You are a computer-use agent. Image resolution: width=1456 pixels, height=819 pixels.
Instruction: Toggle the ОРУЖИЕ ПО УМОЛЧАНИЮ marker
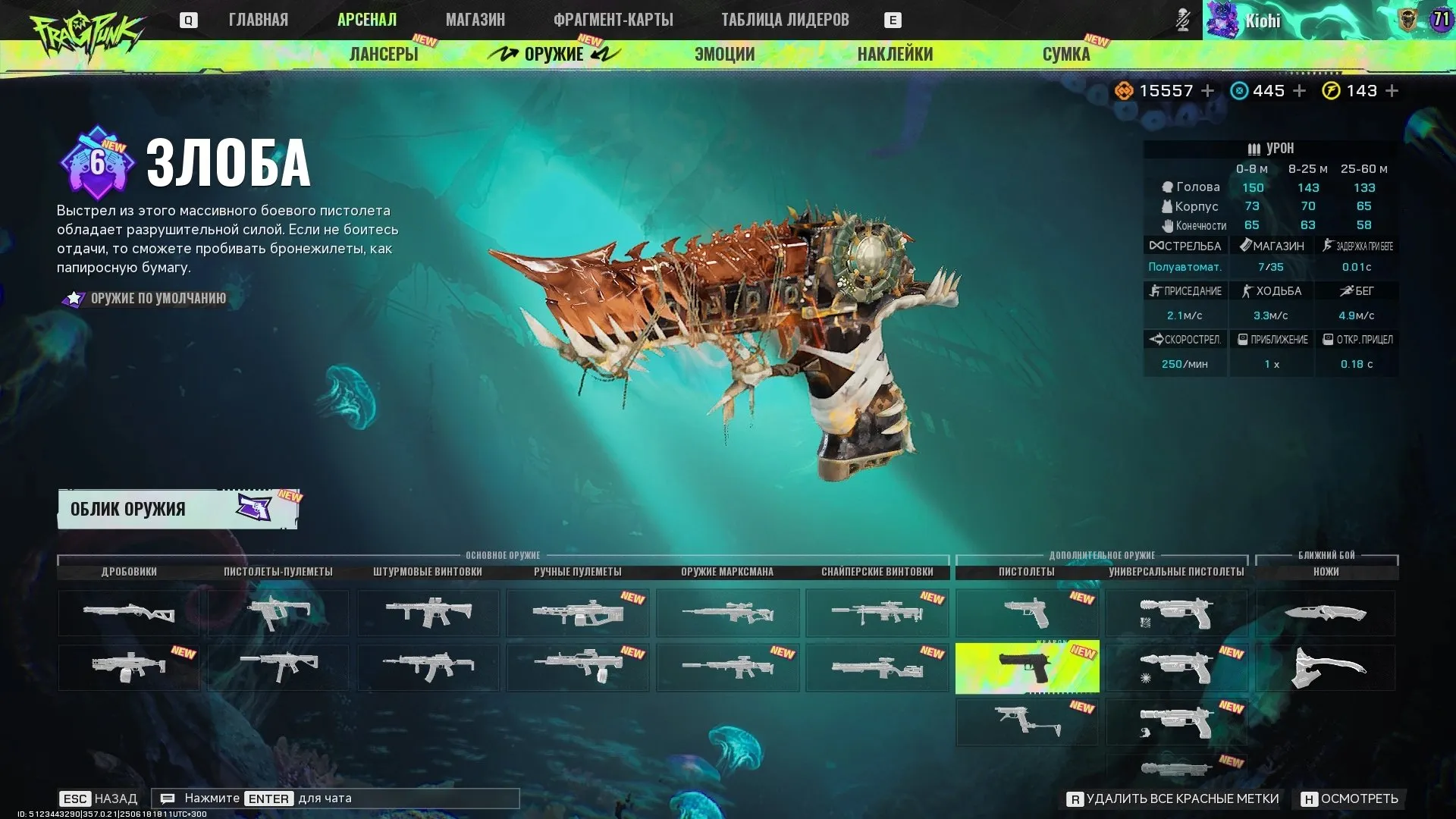73,298
